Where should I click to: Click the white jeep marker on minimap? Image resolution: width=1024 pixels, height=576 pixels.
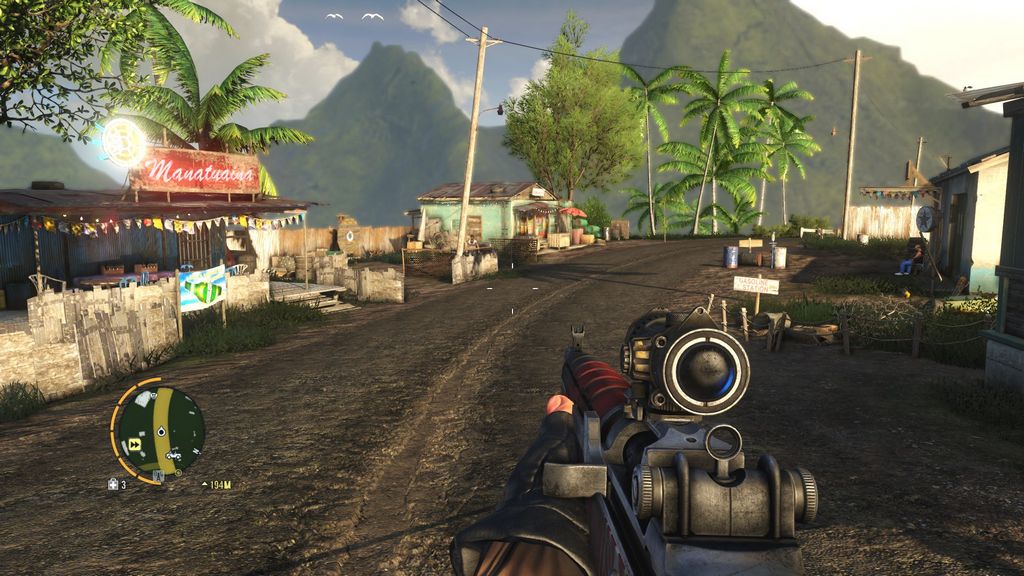coord(173,453)
